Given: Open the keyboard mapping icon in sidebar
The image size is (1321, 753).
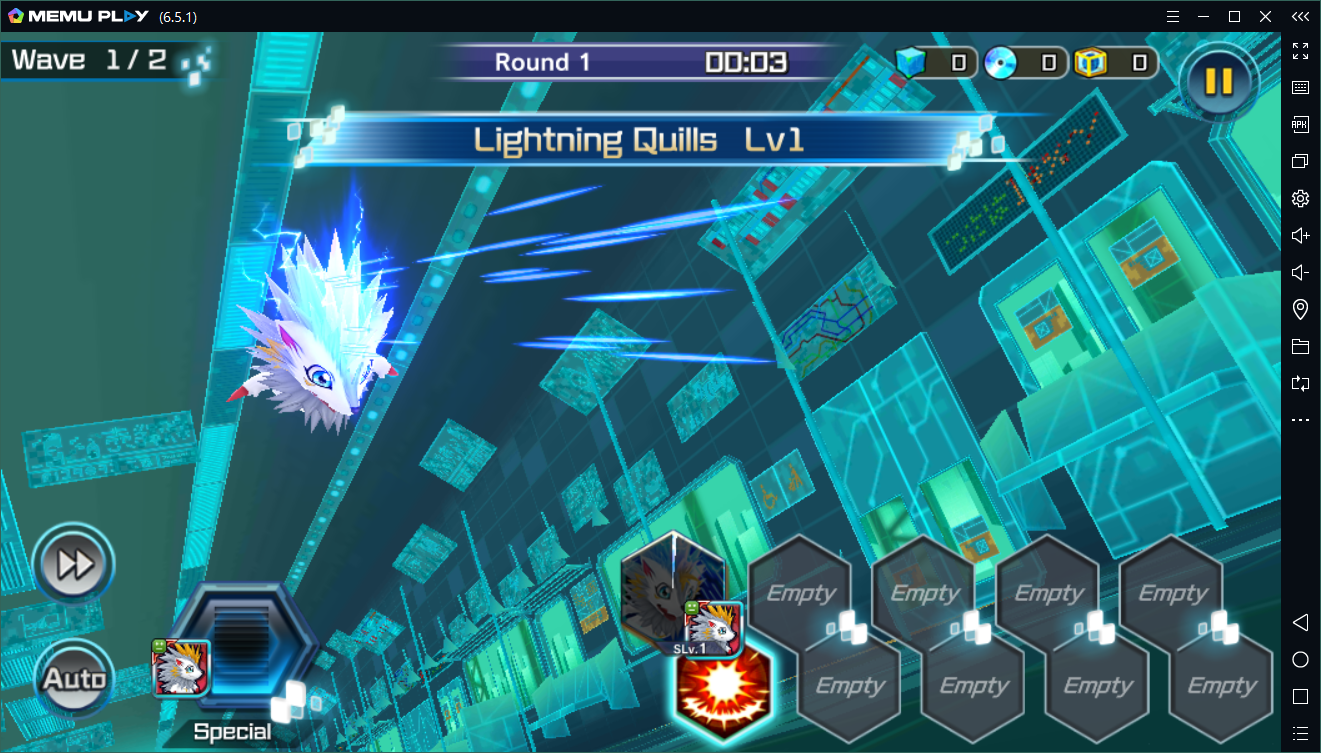Looking at the screenshot, I should pyautogui.click(x=1300, y=87).
